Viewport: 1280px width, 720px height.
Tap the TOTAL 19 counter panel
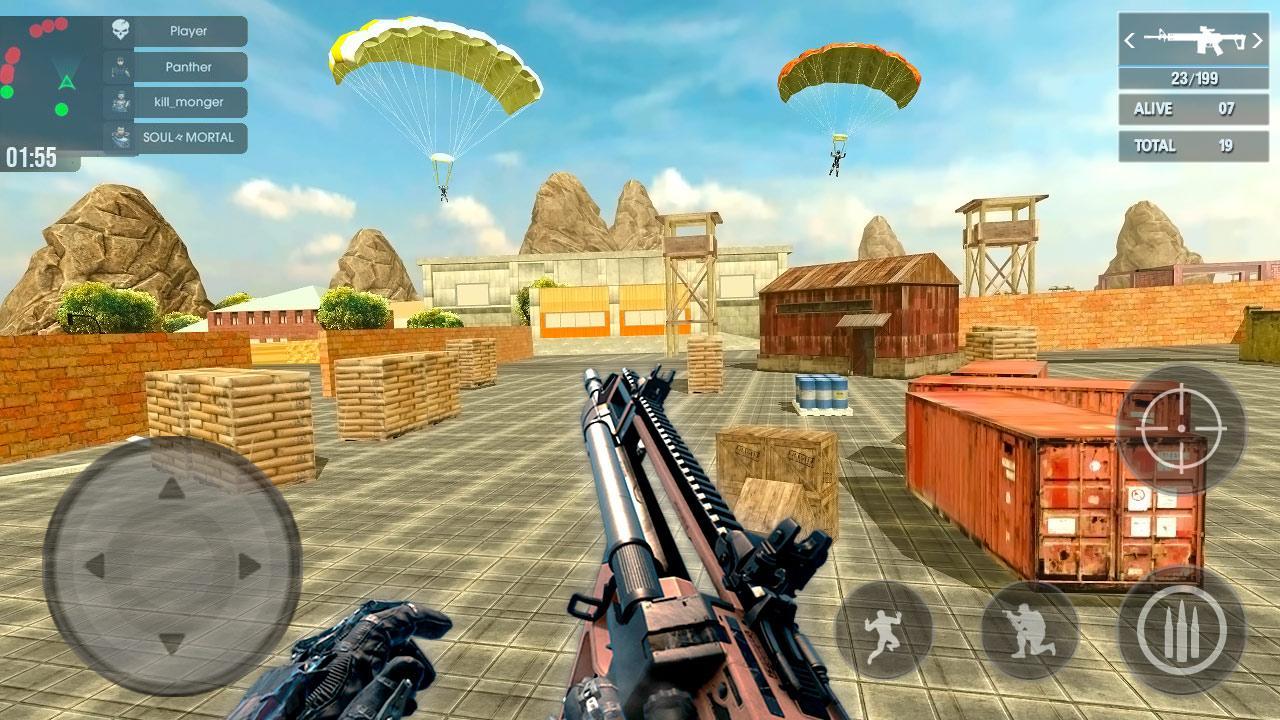pyautogui.click(x=1192, y=145)
